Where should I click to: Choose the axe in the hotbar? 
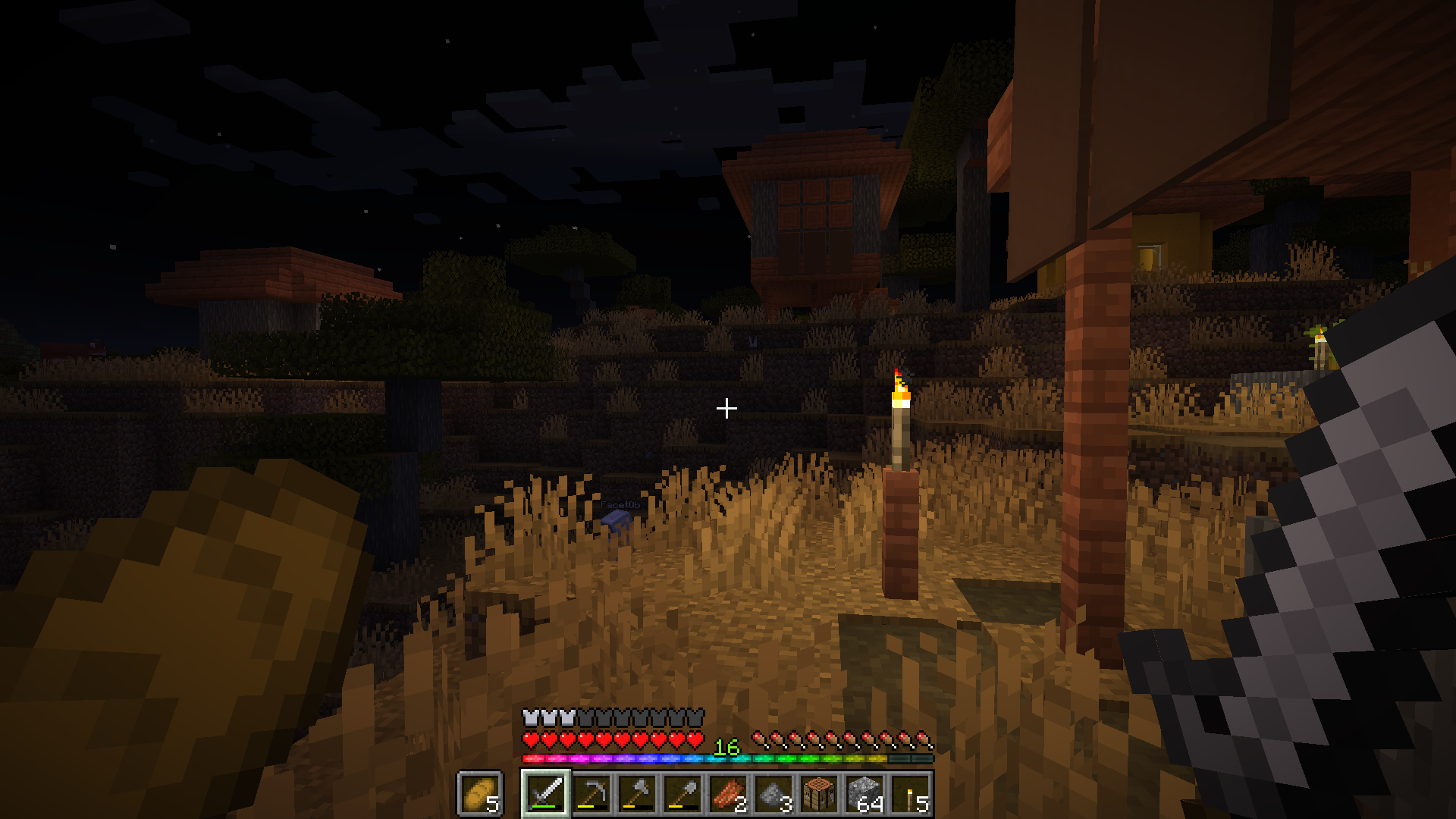coord(637,794)
